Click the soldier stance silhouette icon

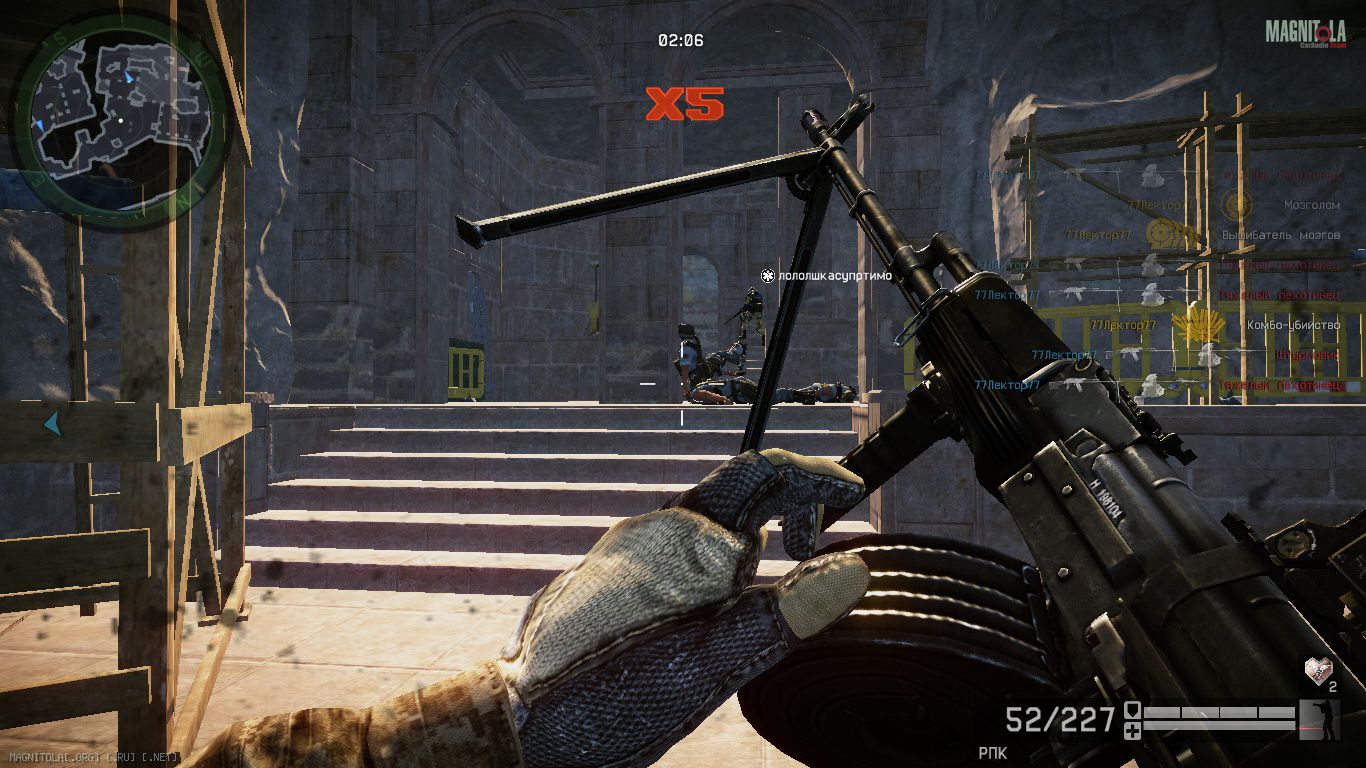tap(1318, 719)
